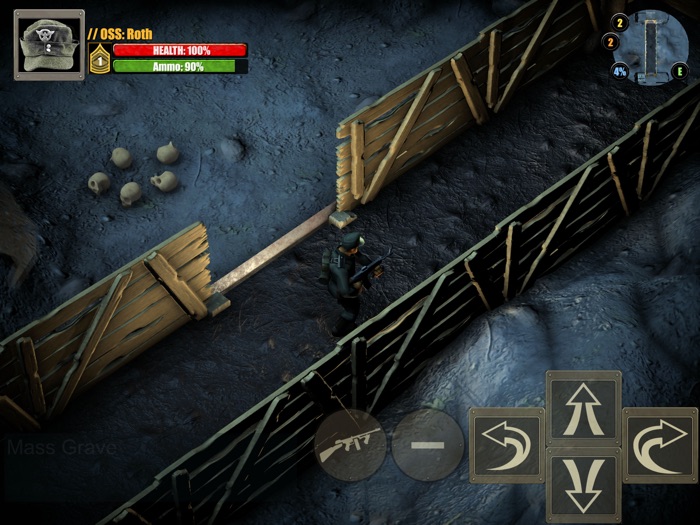Screen dimensions: 700x525
Task: Select the officer cap character portrait
Action: pos(49,45)
